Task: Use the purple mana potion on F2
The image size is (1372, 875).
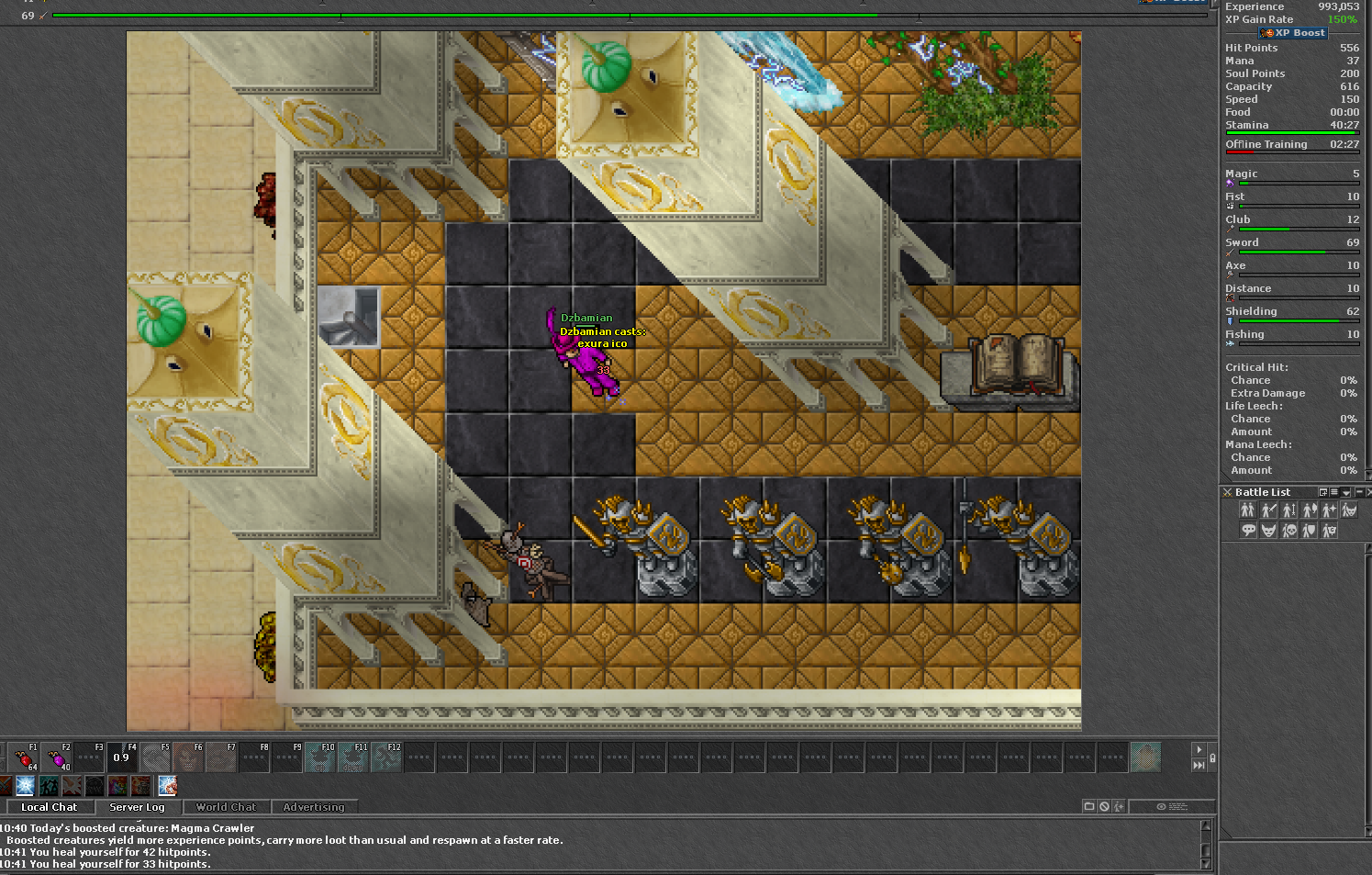Action: click(56, 758)
